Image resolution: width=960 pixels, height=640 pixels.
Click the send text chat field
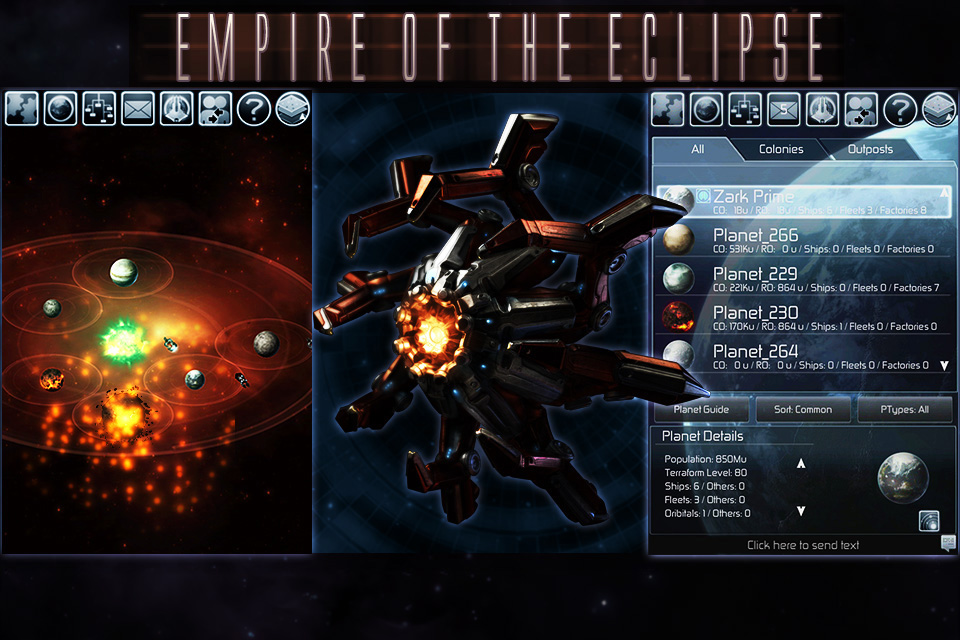coord(802,545)
